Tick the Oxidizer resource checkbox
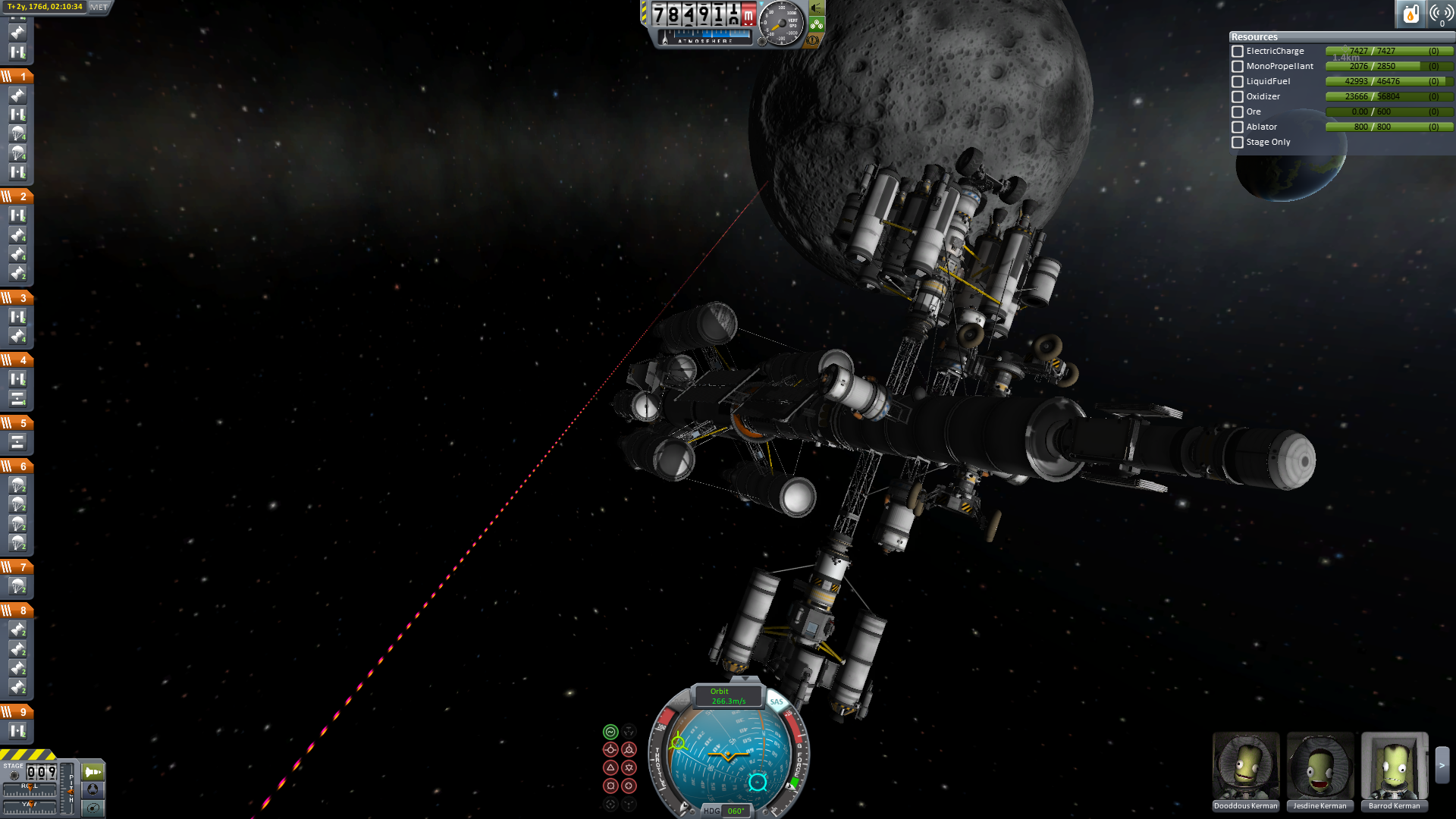This screenshot has height=819, width=1456. click(1238, 97)
